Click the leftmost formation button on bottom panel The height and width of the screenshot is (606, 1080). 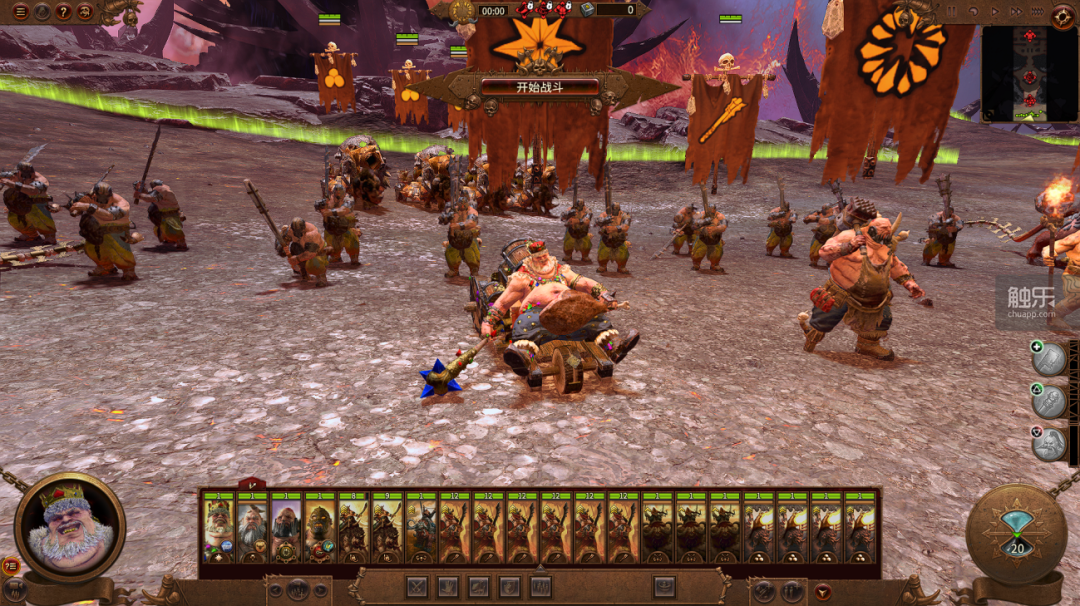[417, 587]
